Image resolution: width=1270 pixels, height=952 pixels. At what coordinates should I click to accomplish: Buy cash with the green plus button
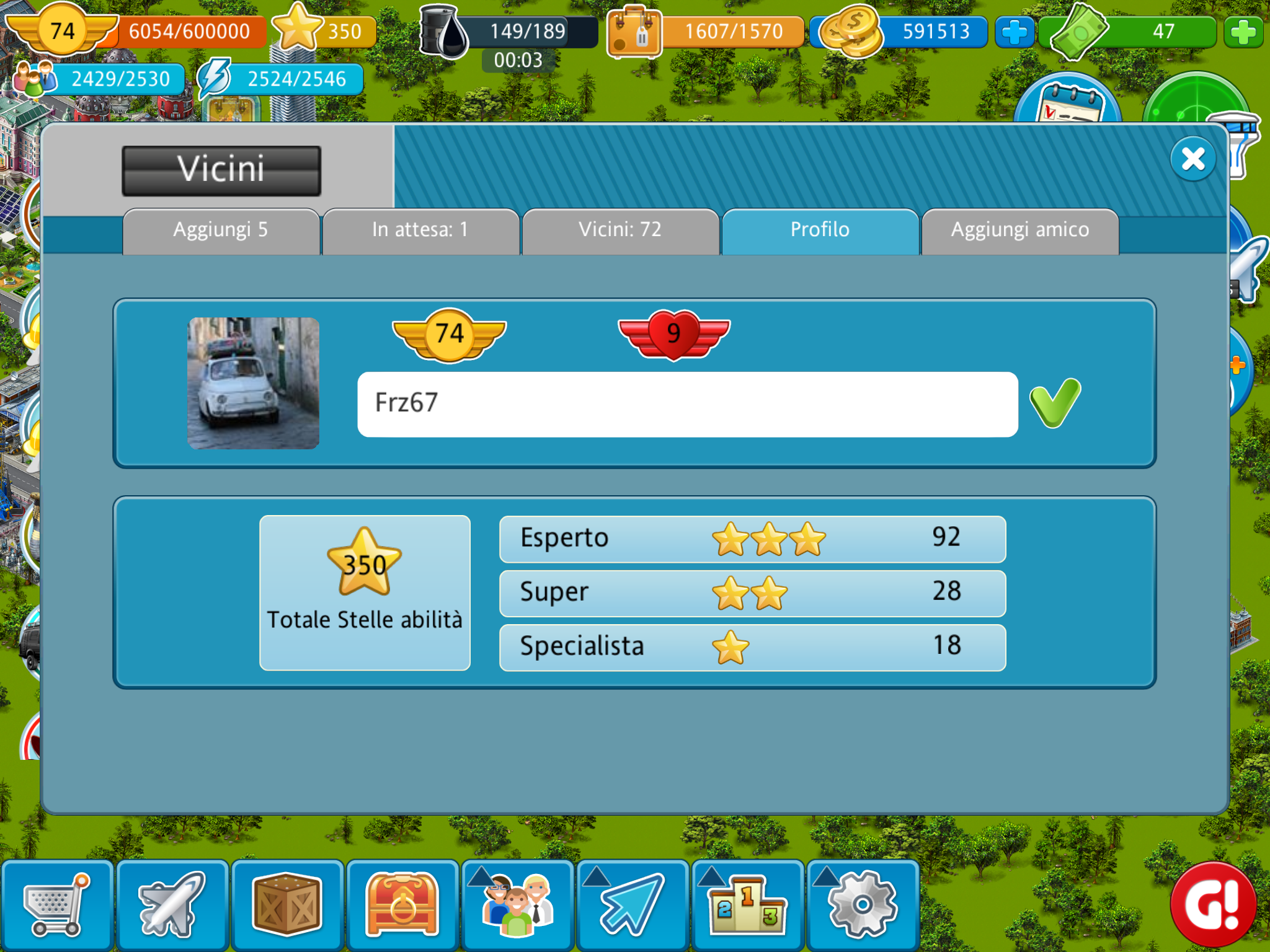tap(1243, 32)
